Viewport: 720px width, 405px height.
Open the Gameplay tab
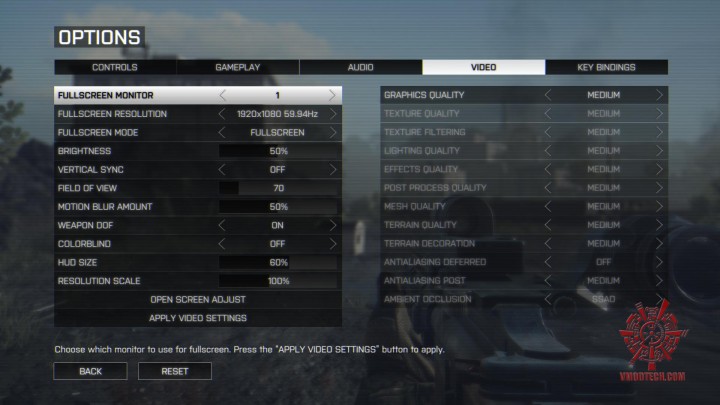[x=238, y=67]
